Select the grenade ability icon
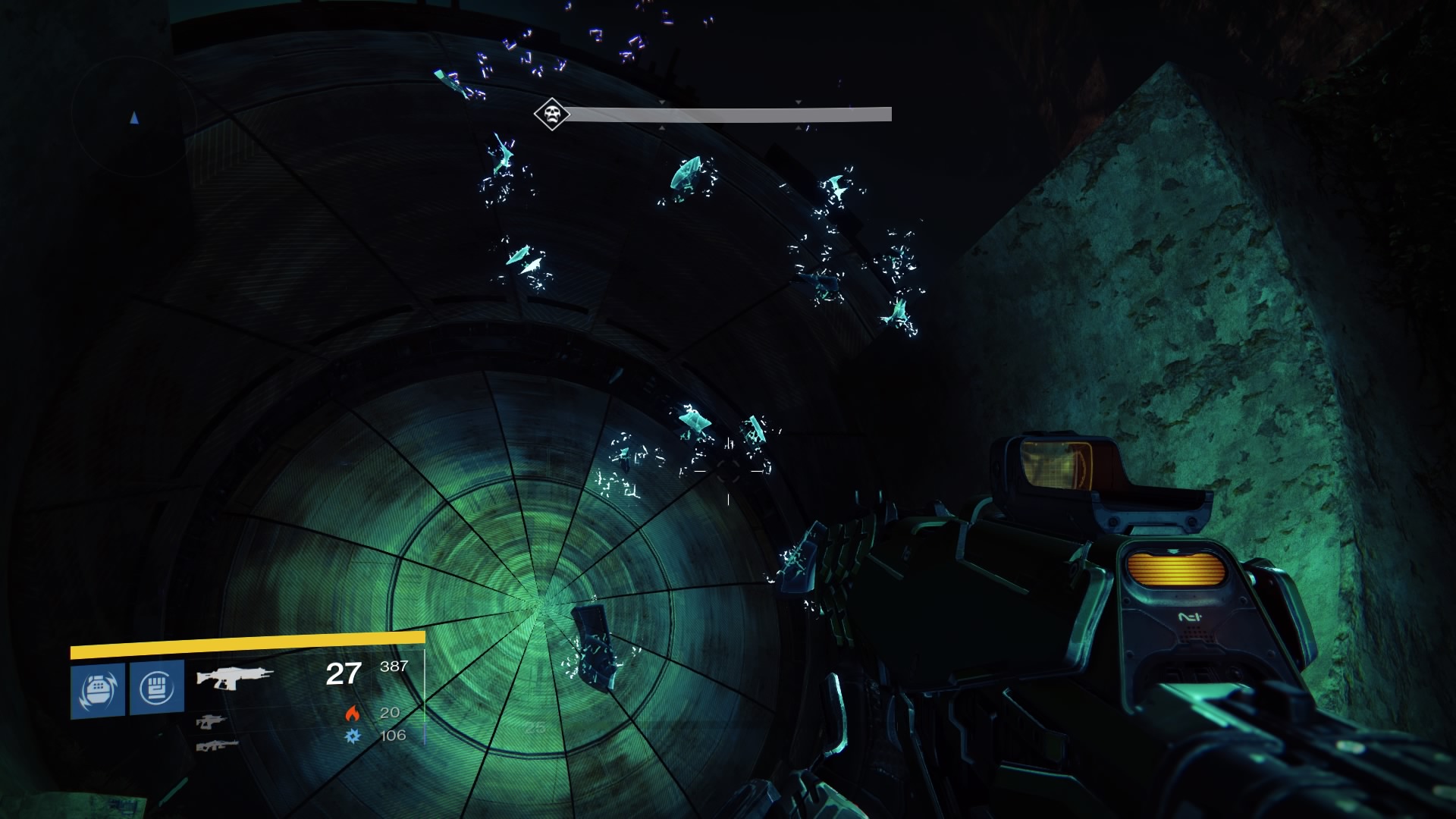The height and width of the screenshot is (819, 1456). pos(98,689)
